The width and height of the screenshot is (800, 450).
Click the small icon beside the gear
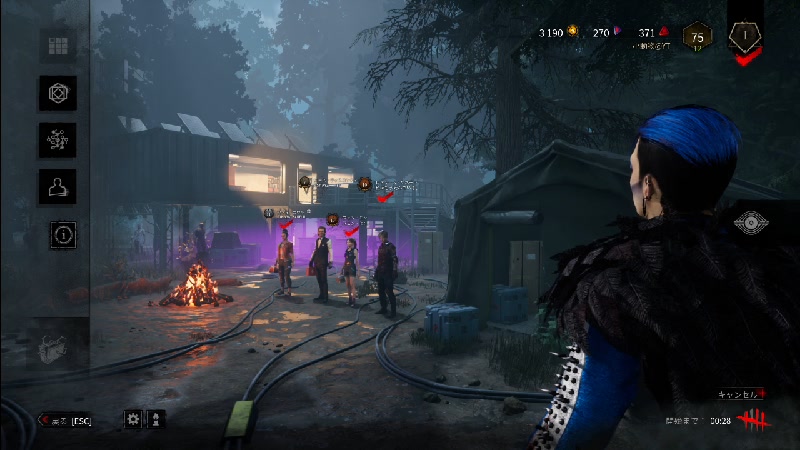pos(157,419)
